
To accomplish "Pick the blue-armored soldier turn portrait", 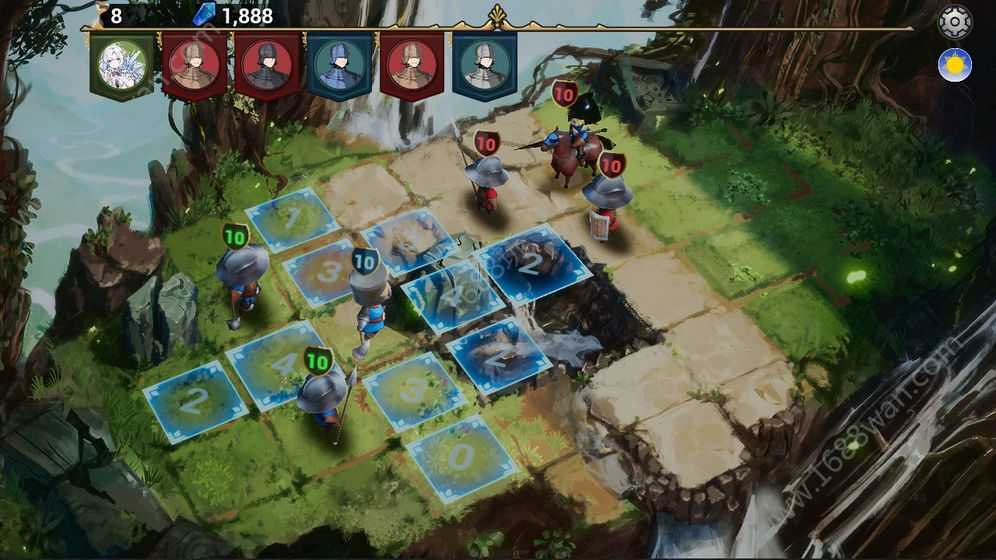I will coord(340,65).
